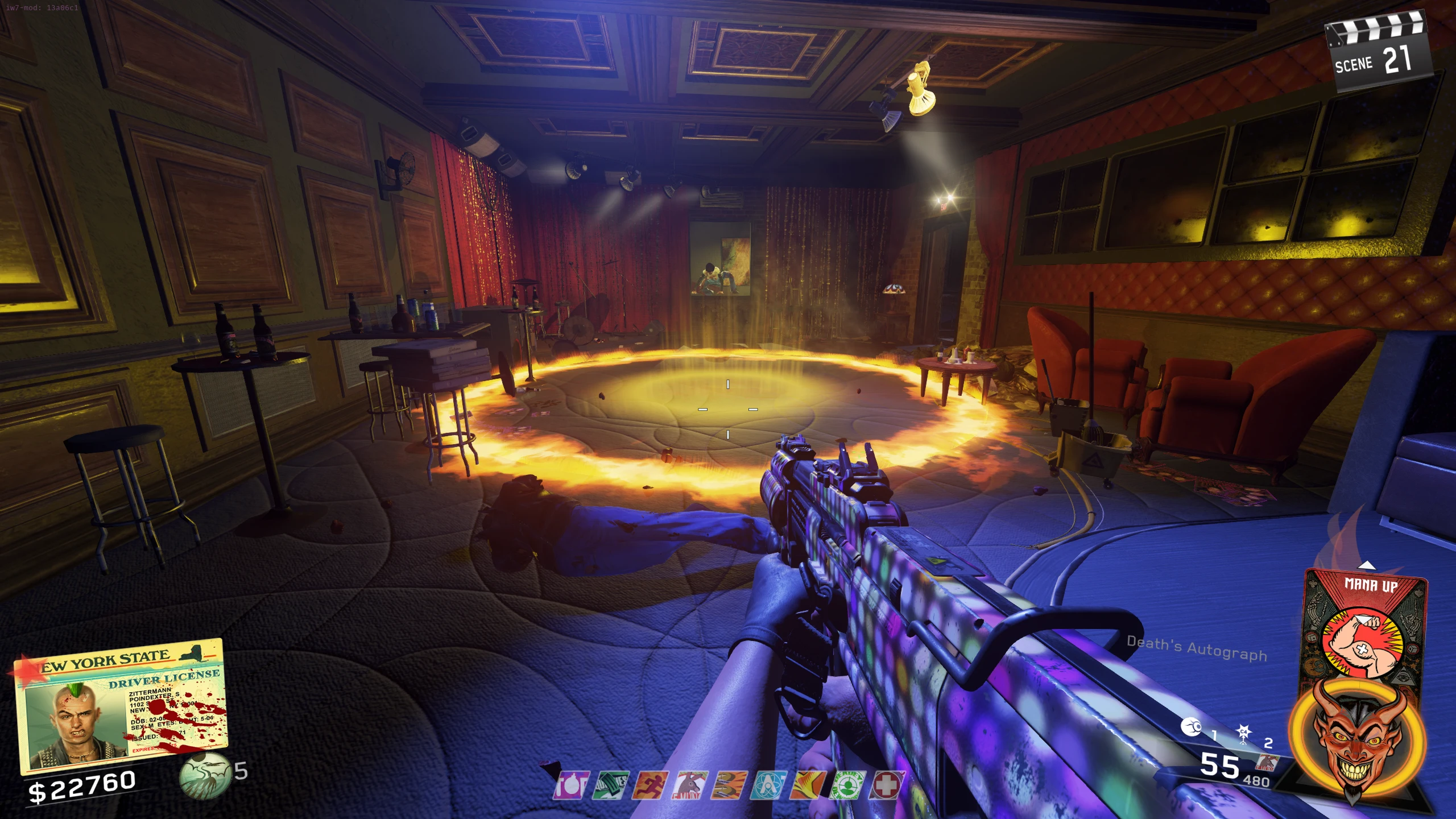This screenshot has height=819, width=1456.
Task: Click the grinning devil face meter
Action: [x=1355, y=740]
